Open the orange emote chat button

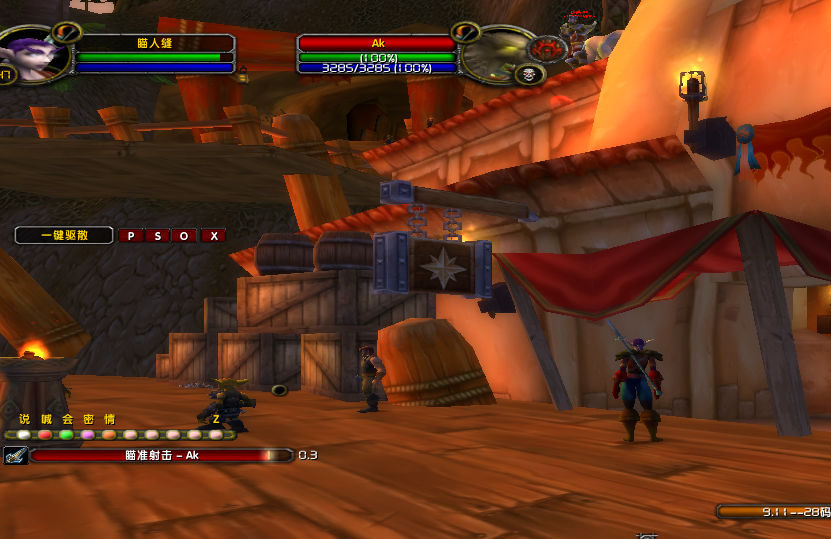(110, 435)
